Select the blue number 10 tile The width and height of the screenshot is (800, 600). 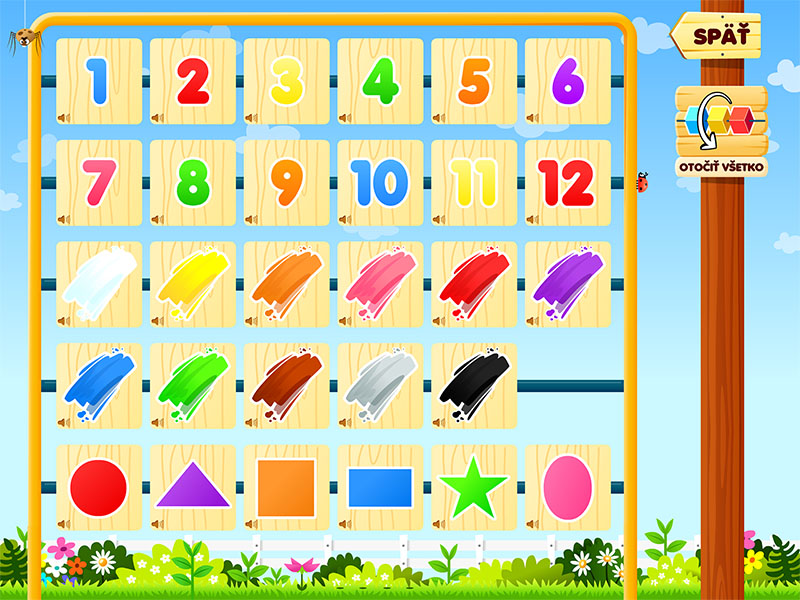[380, 183]
